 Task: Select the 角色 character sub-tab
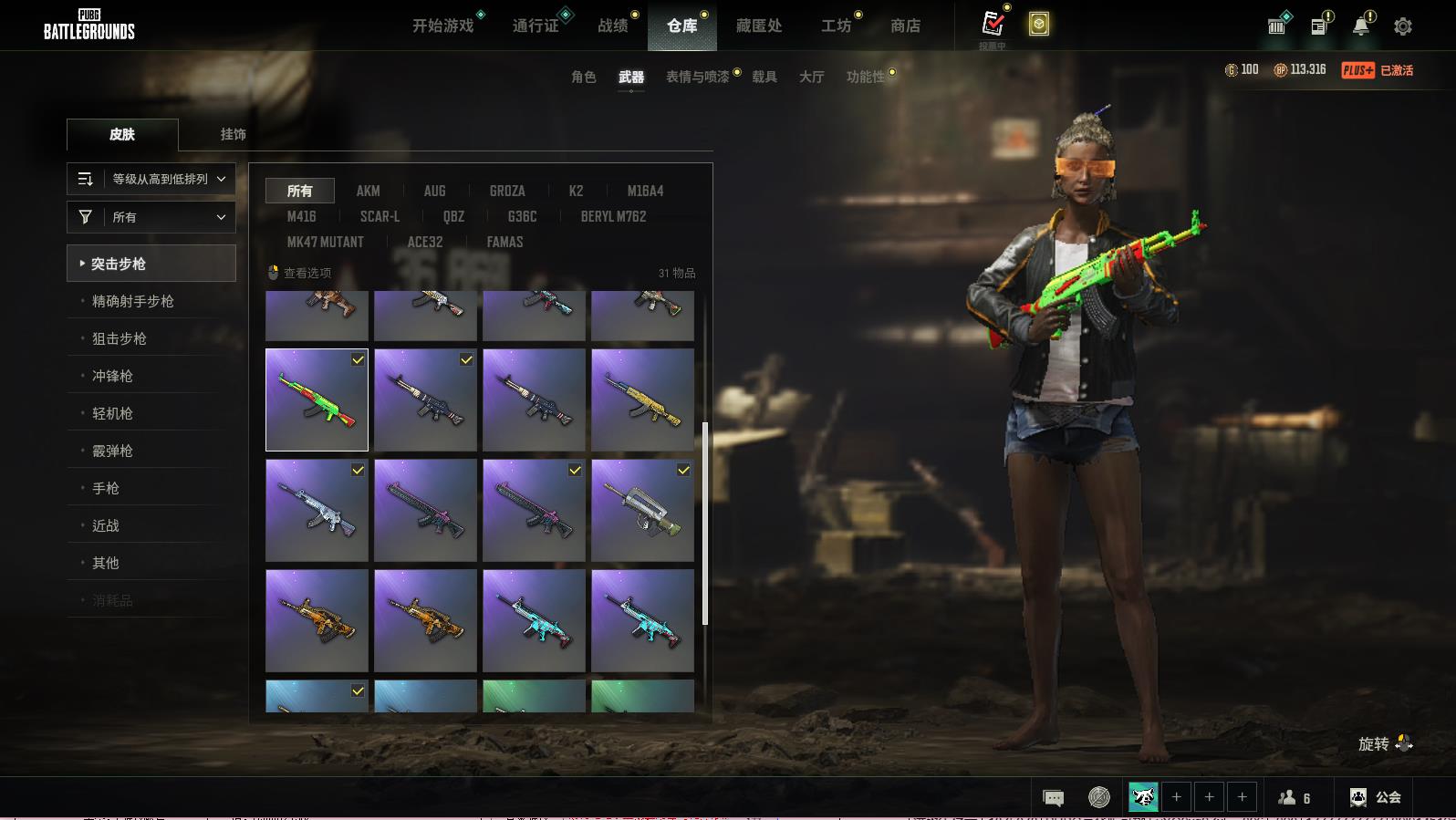[x=584, y=78]
